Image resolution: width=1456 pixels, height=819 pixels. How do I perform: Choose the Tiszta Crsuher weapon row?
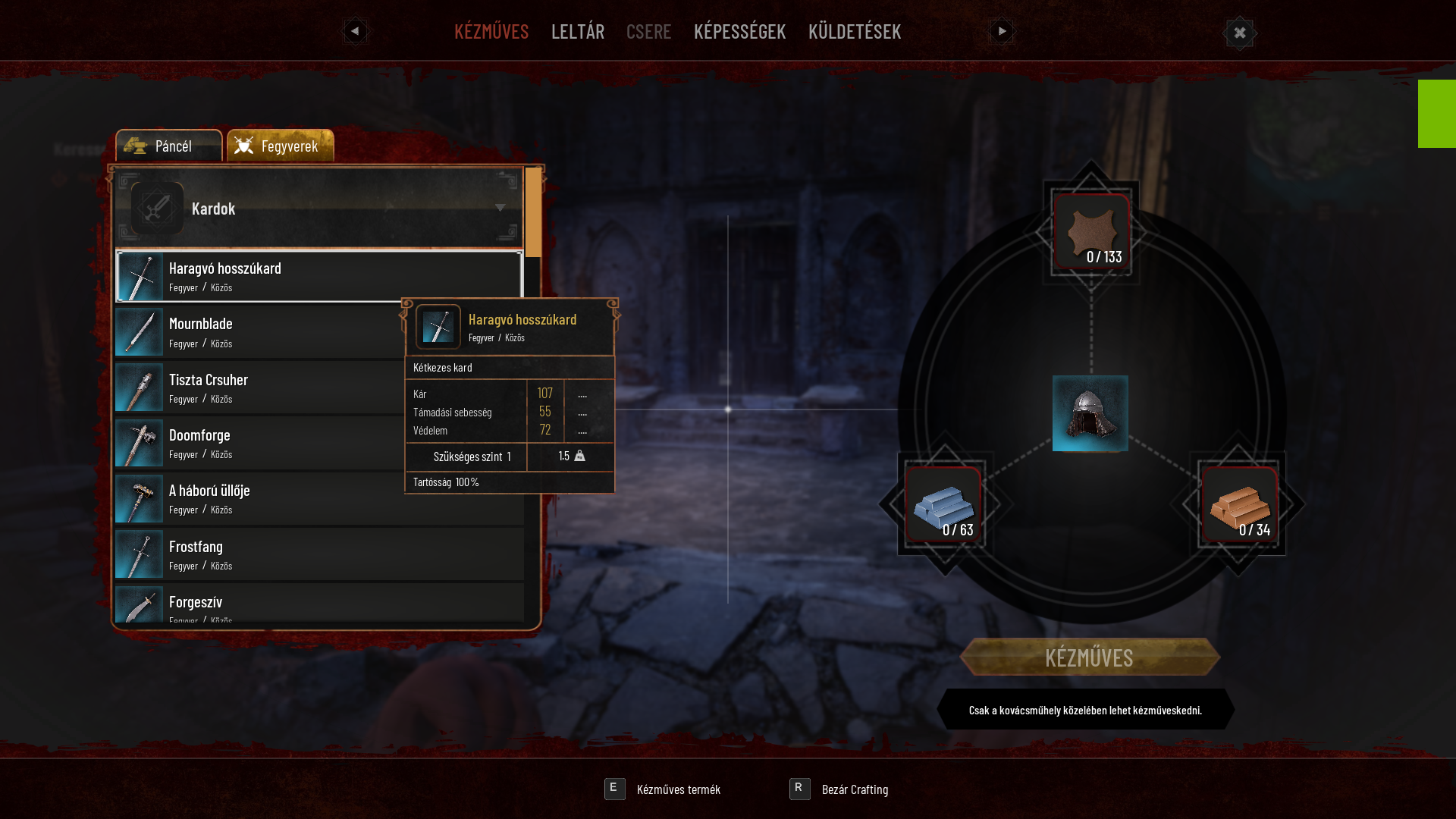258,388
